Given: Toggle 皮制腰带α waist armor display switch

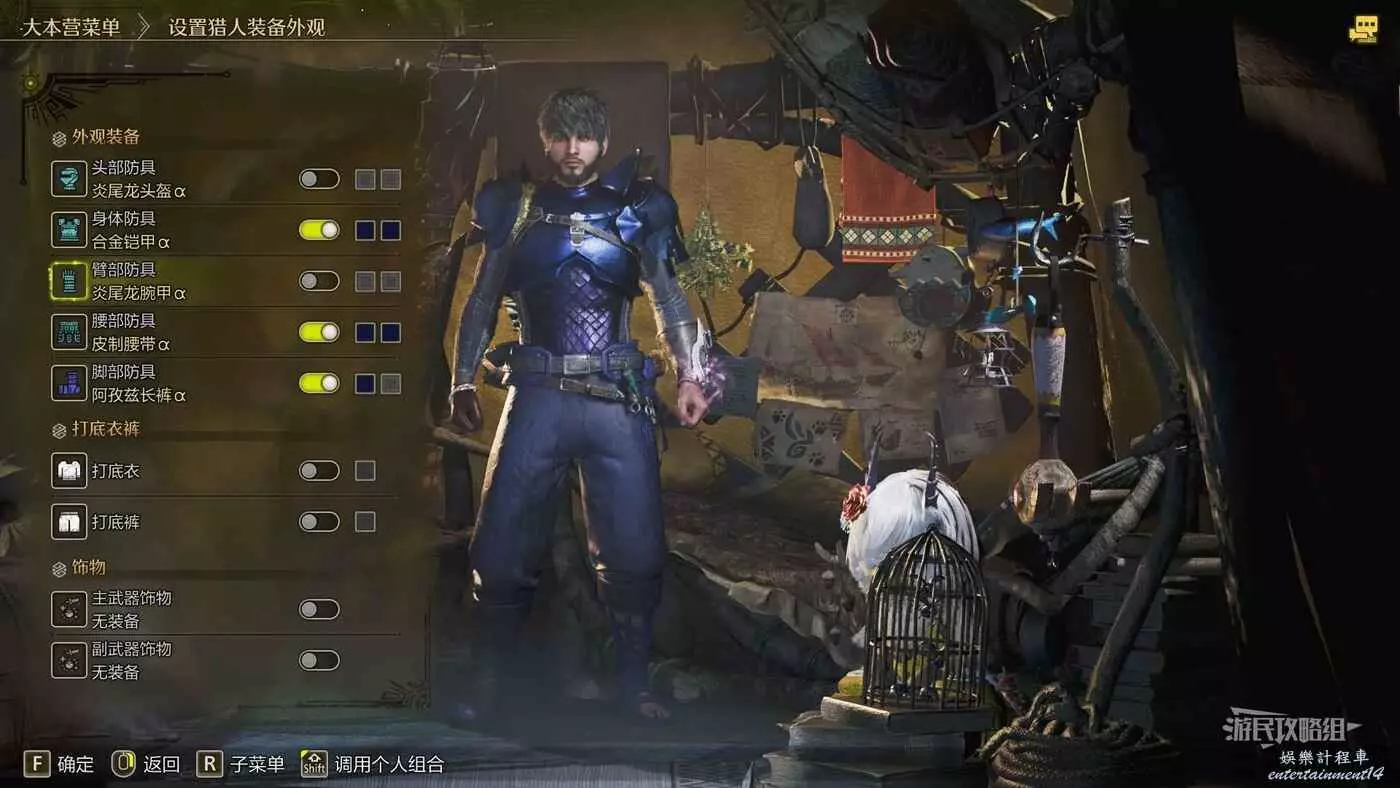Looking at the screenshot, I should pos(319,332).
